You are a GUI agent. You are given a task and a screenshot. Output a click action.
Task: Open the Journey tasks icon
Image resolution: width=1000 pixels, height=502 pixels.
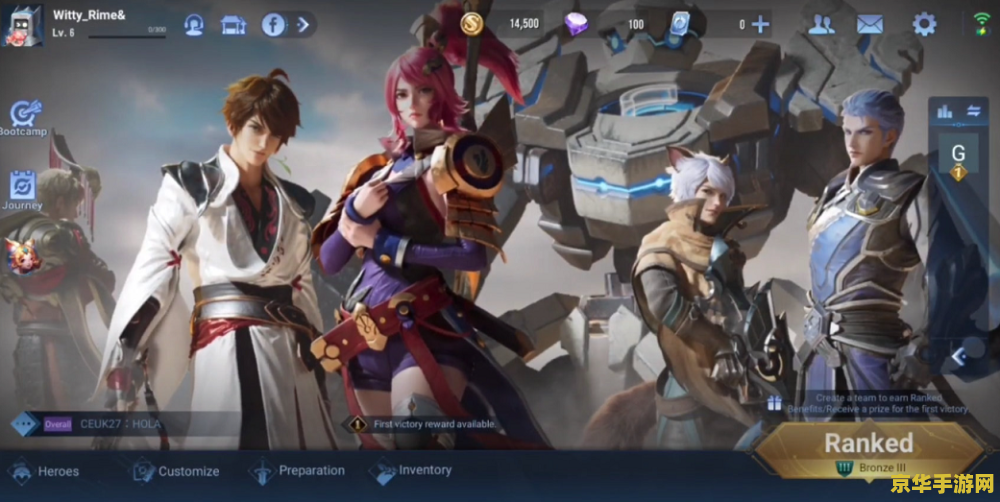pyautogui.click(x=23, y=189)
